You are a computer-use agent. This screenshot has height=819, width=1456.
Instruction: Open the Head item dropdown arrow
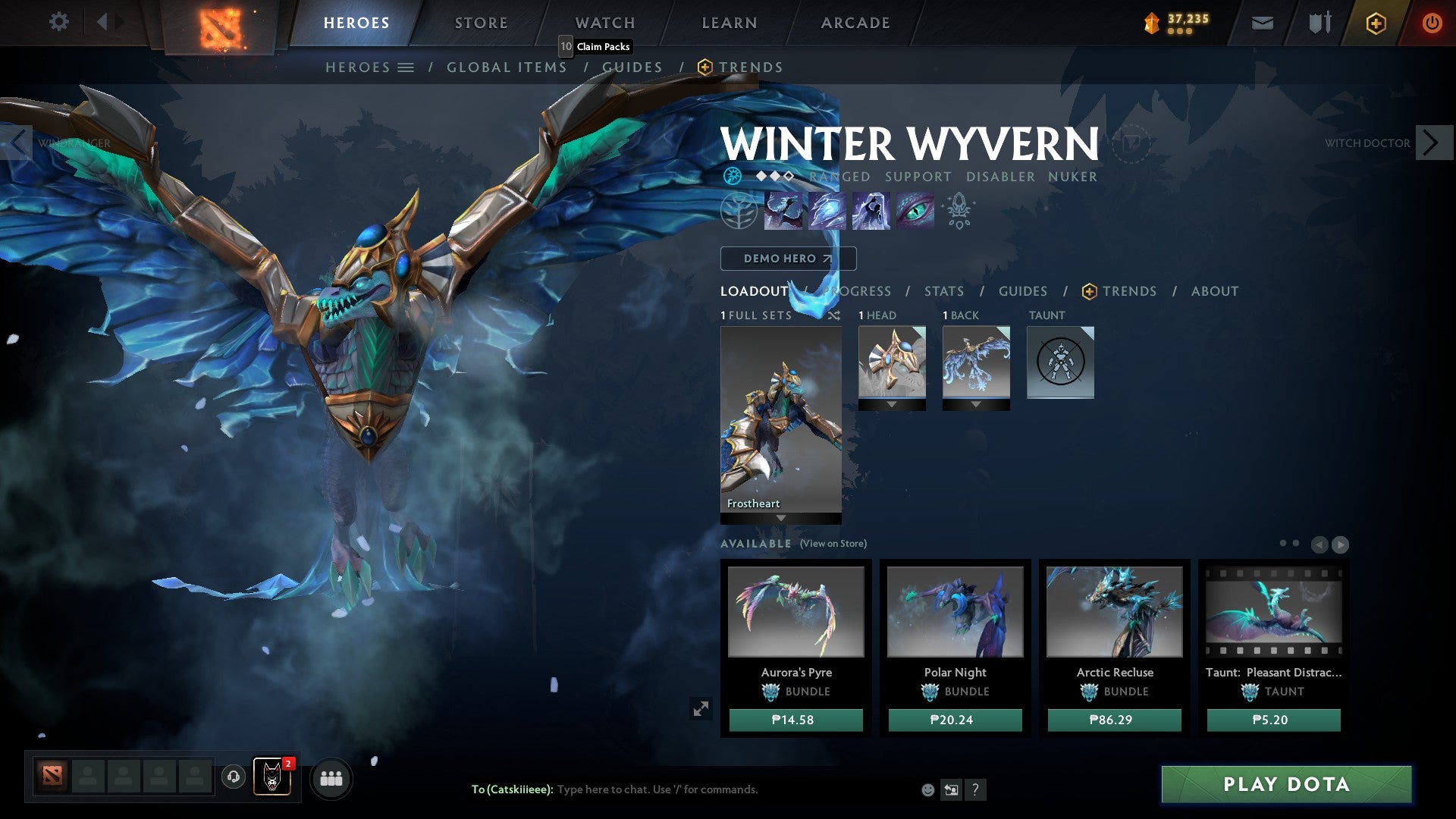click(x=893, y=403)
